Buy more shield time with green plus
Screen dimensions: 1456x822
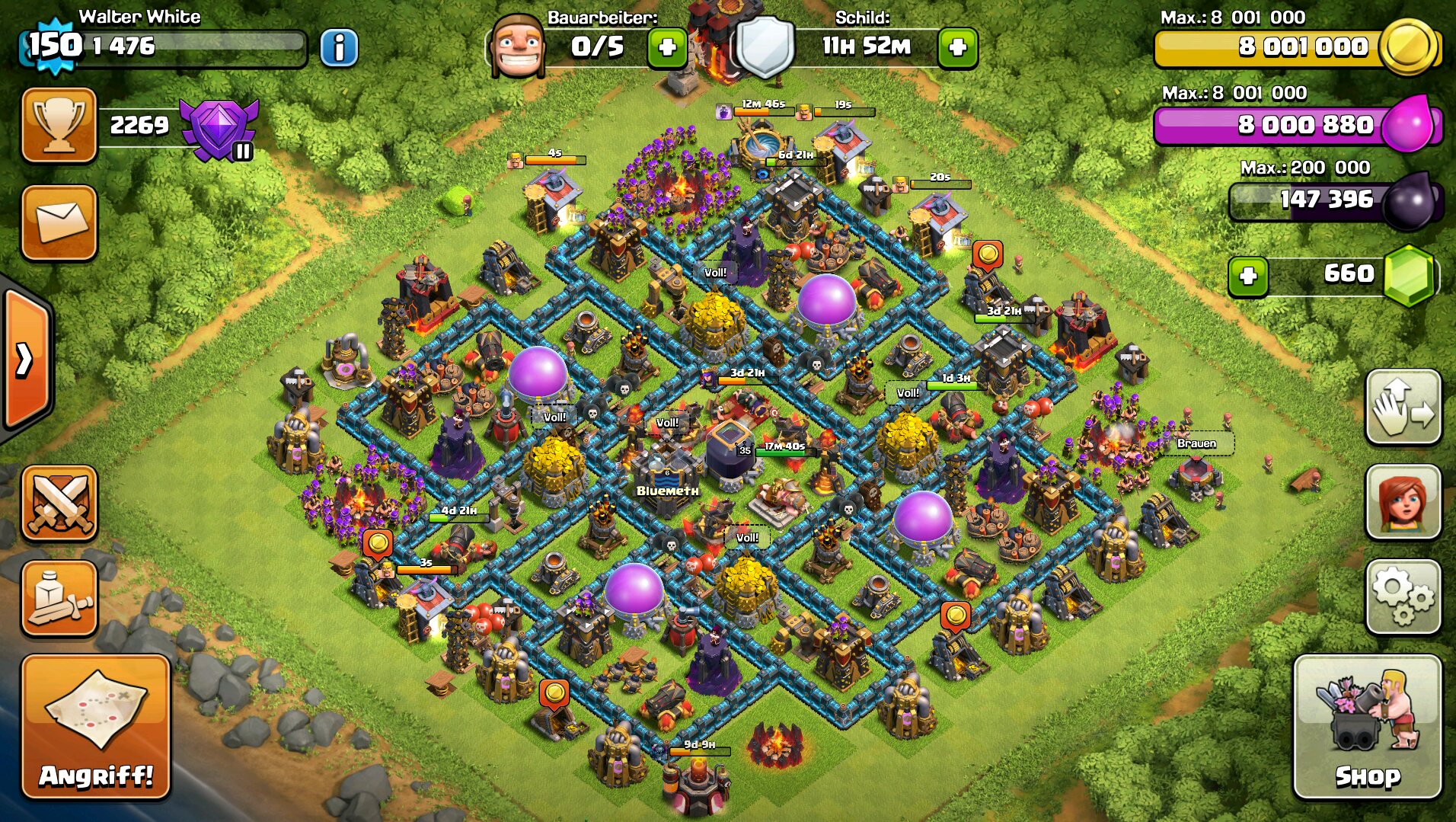957,48
